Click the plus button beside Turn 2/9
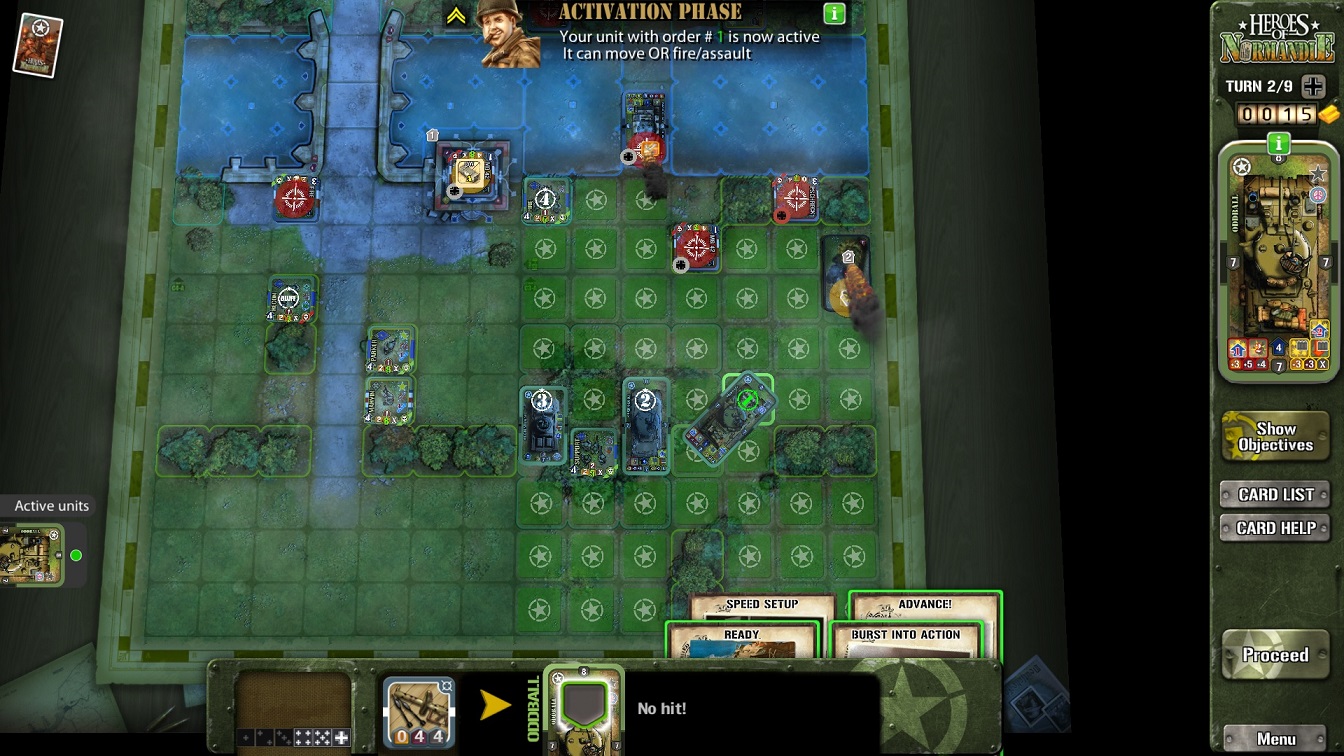The image size is (1344, 756). coord(1312,86)
